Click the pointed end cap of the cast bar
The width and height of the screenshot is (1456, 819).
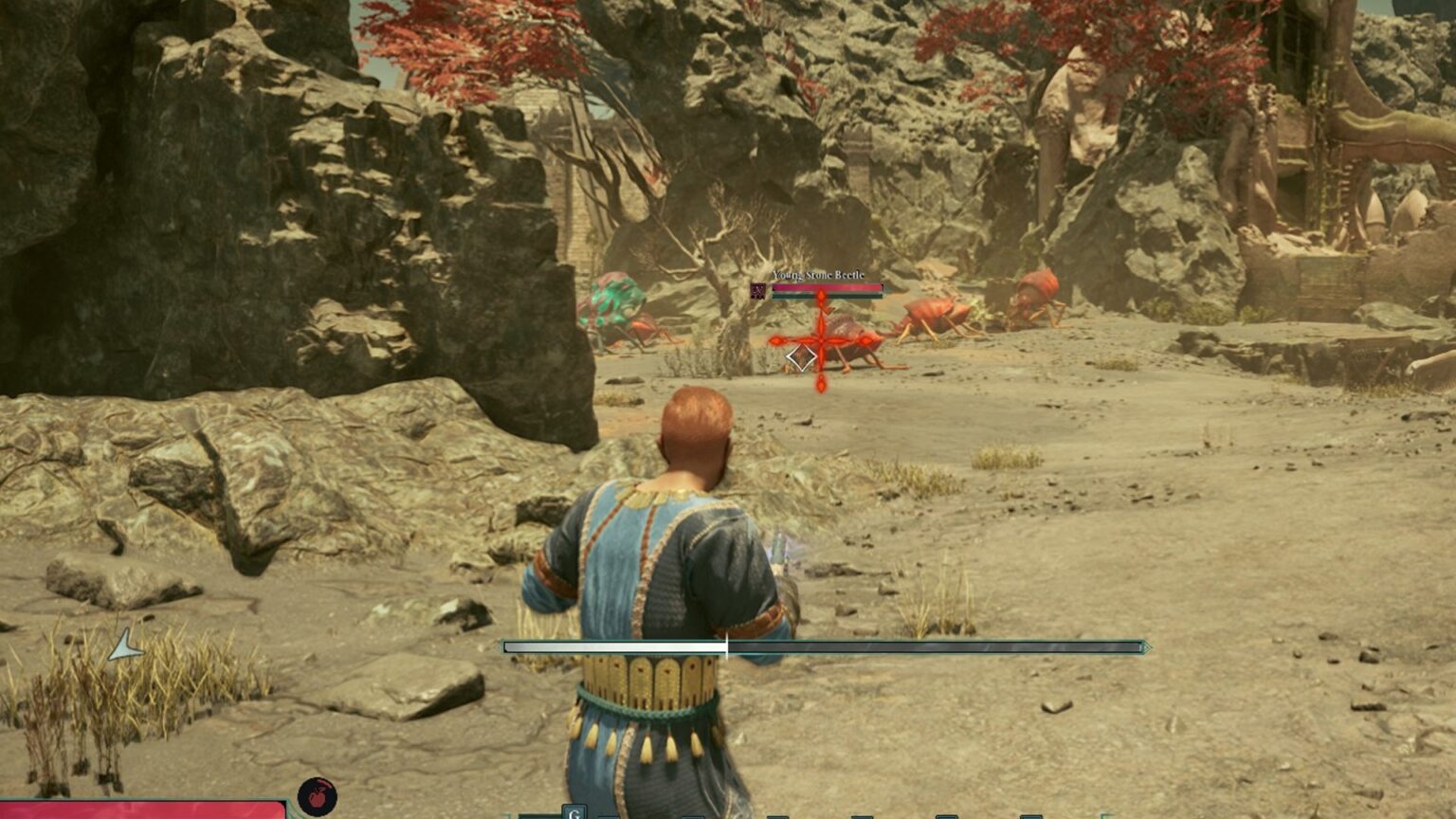1147,646
